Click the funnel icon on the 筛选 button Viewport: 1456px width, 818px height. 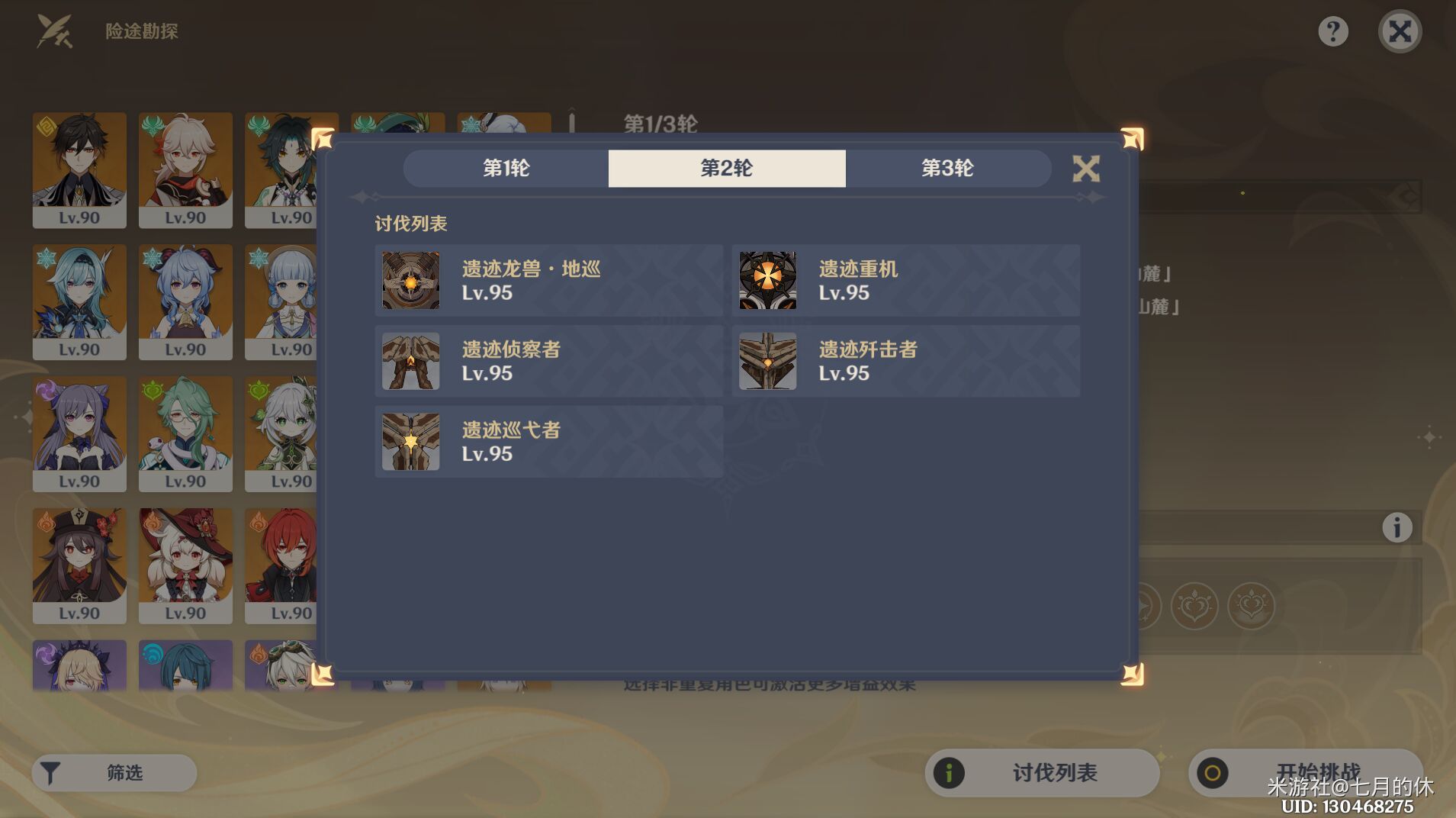[x=50, y=772]
